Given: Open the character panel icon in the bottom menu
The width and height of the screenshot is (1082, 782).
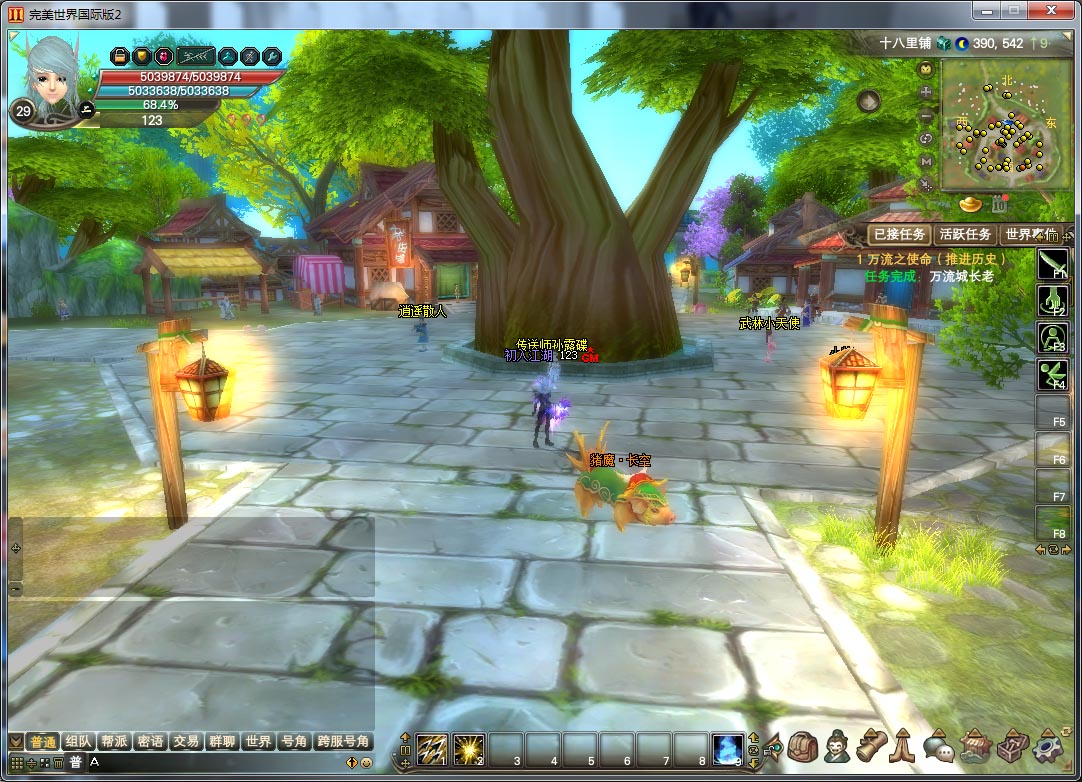Looking at the screenshot, I should pyautogui.click(x=836, y=746).
